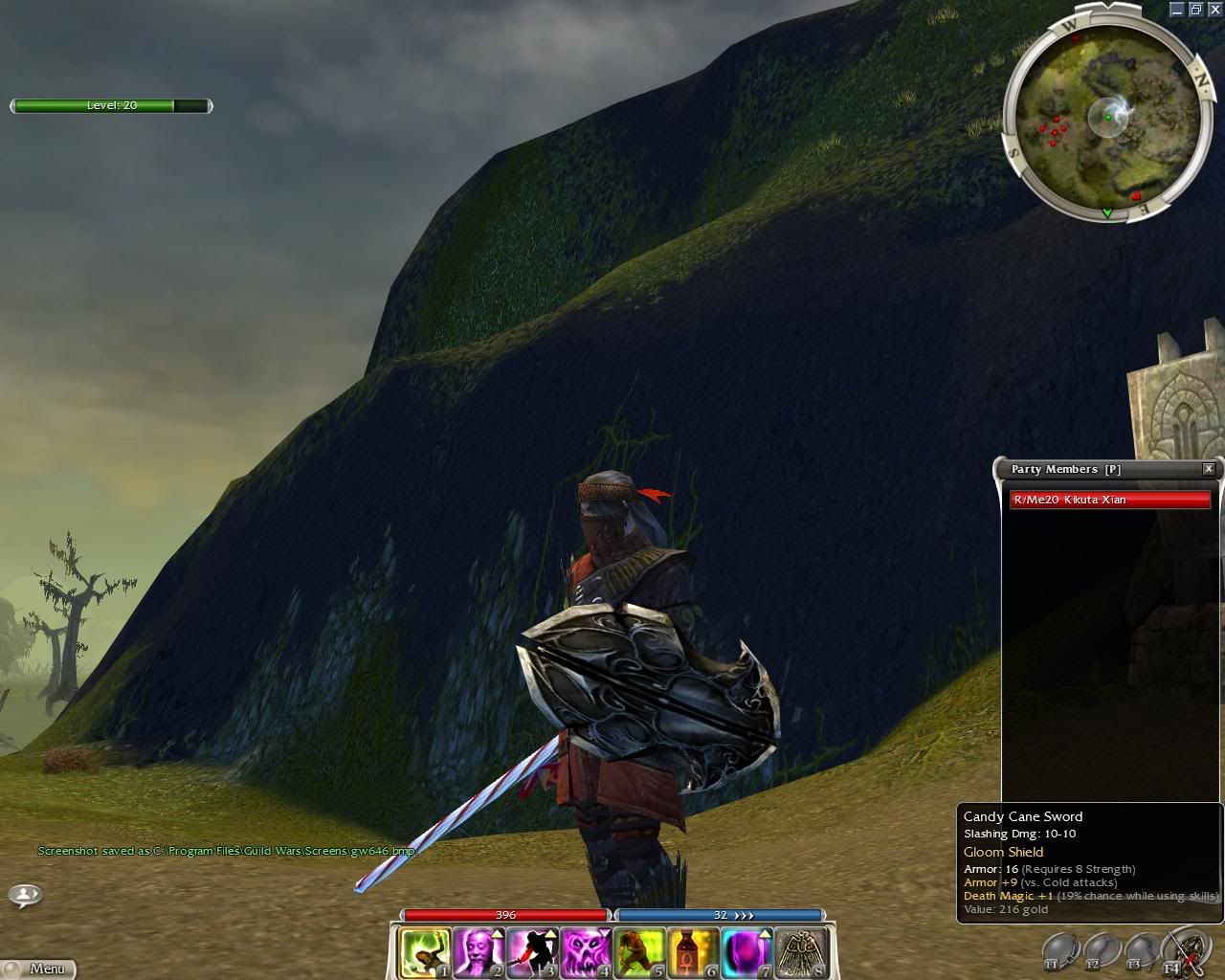The image size is (1225, 980).
Task: Select party member Kikuta Xian
Action: click(1110, 500)
